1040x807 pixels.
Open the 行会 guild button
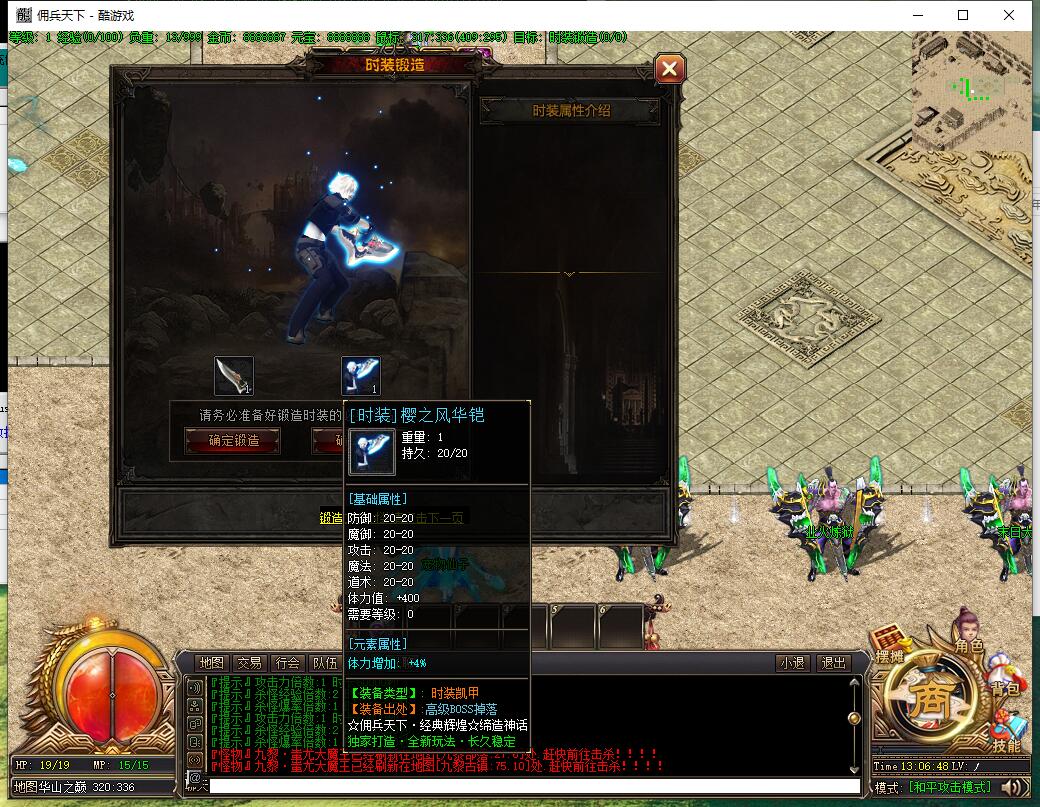288,663
